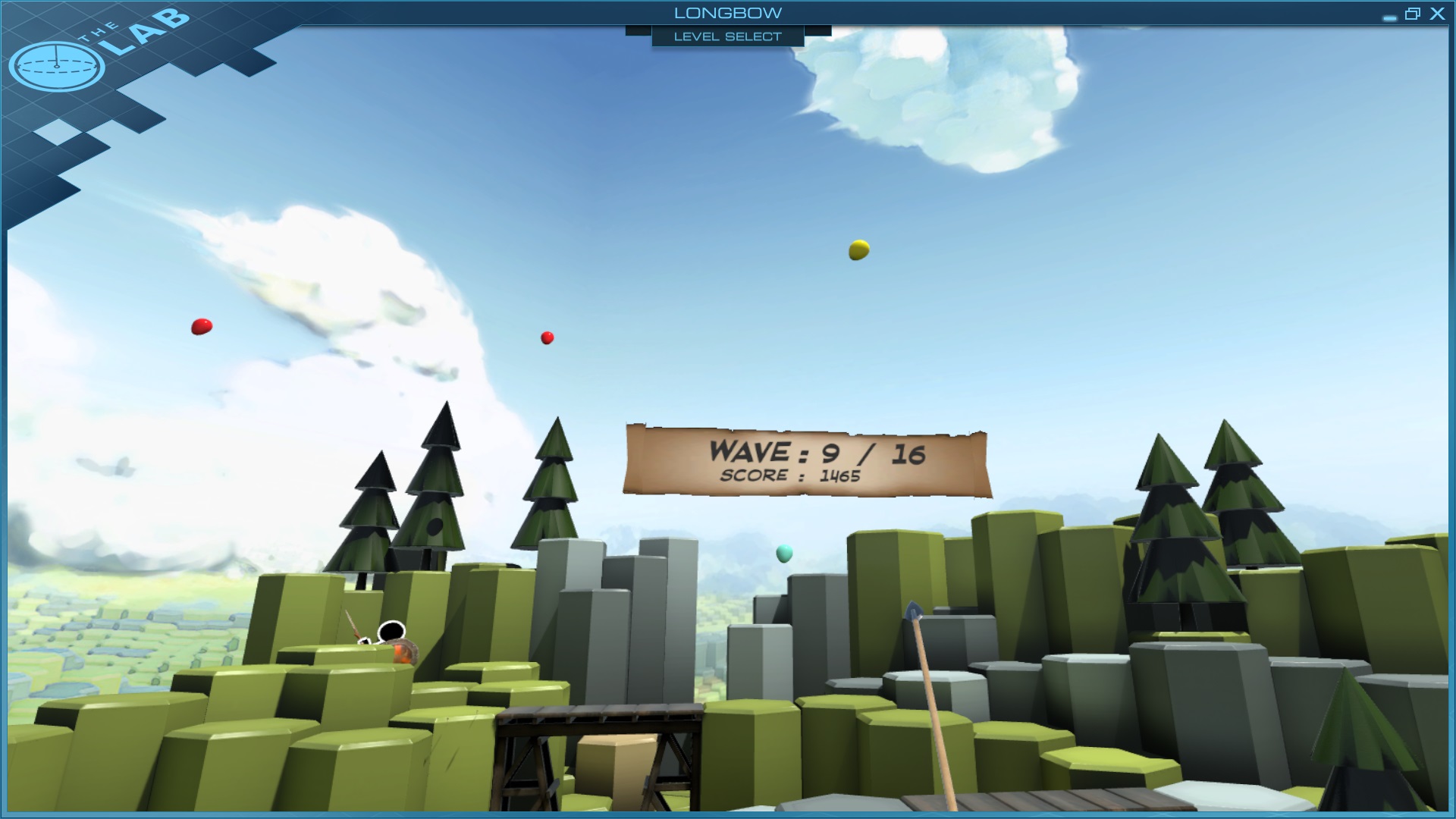Viewport: 1456px width, 819px height.
Task: Restore down the game window
Action: coord(1412,14)
